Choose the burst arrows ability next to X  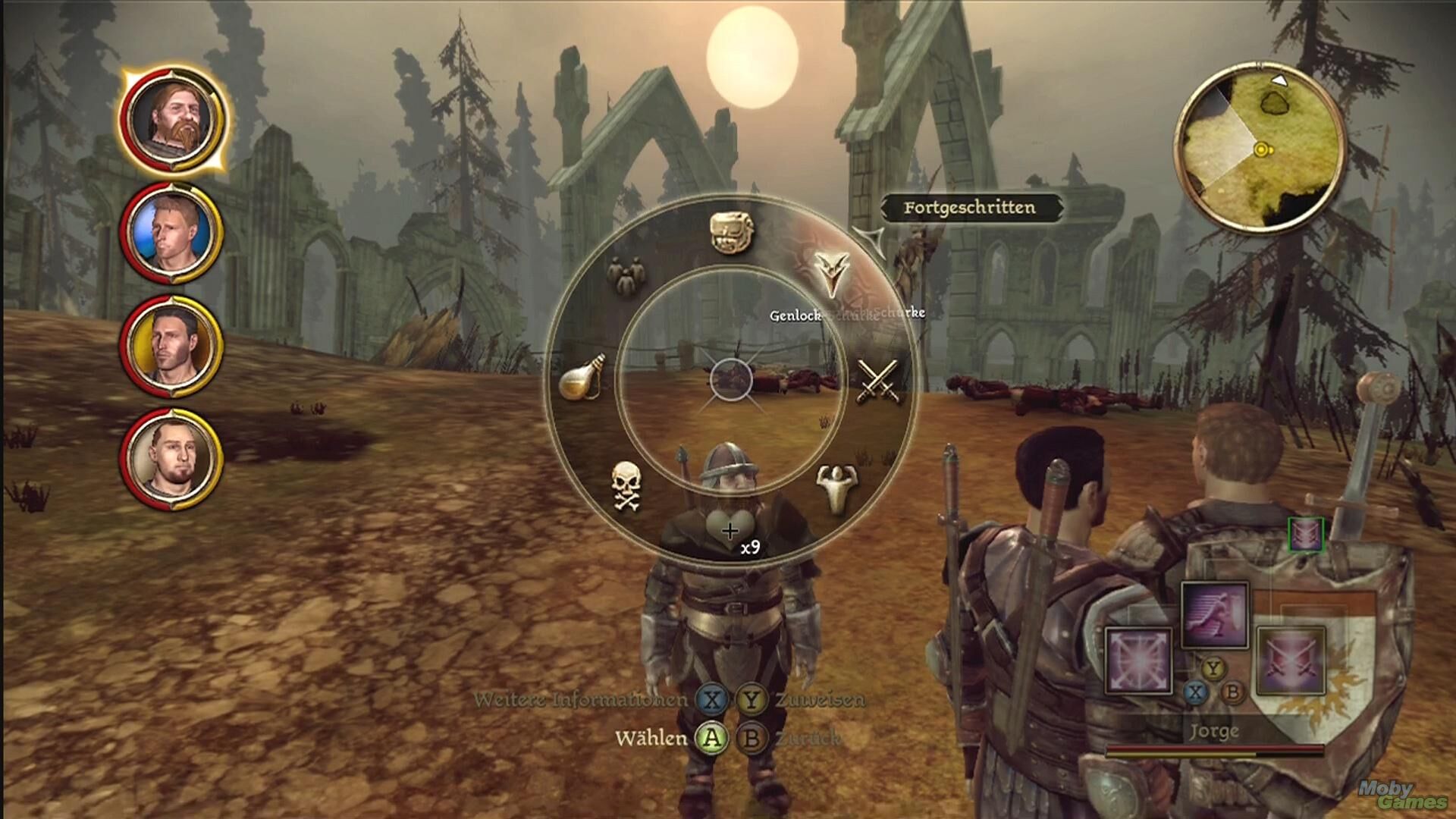1138,660
